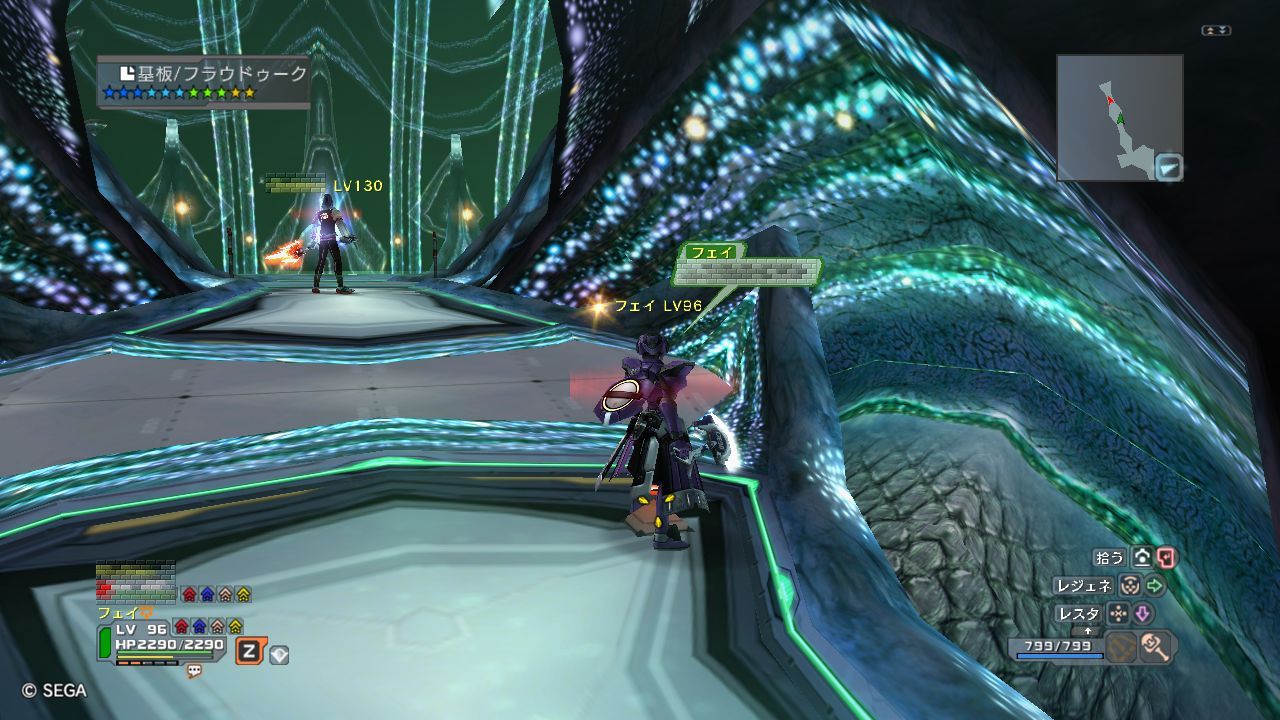The height and width of the screenshot is (720, 1280).
Task: Choose the レスタ healing technique
Action: [1079, 614]
